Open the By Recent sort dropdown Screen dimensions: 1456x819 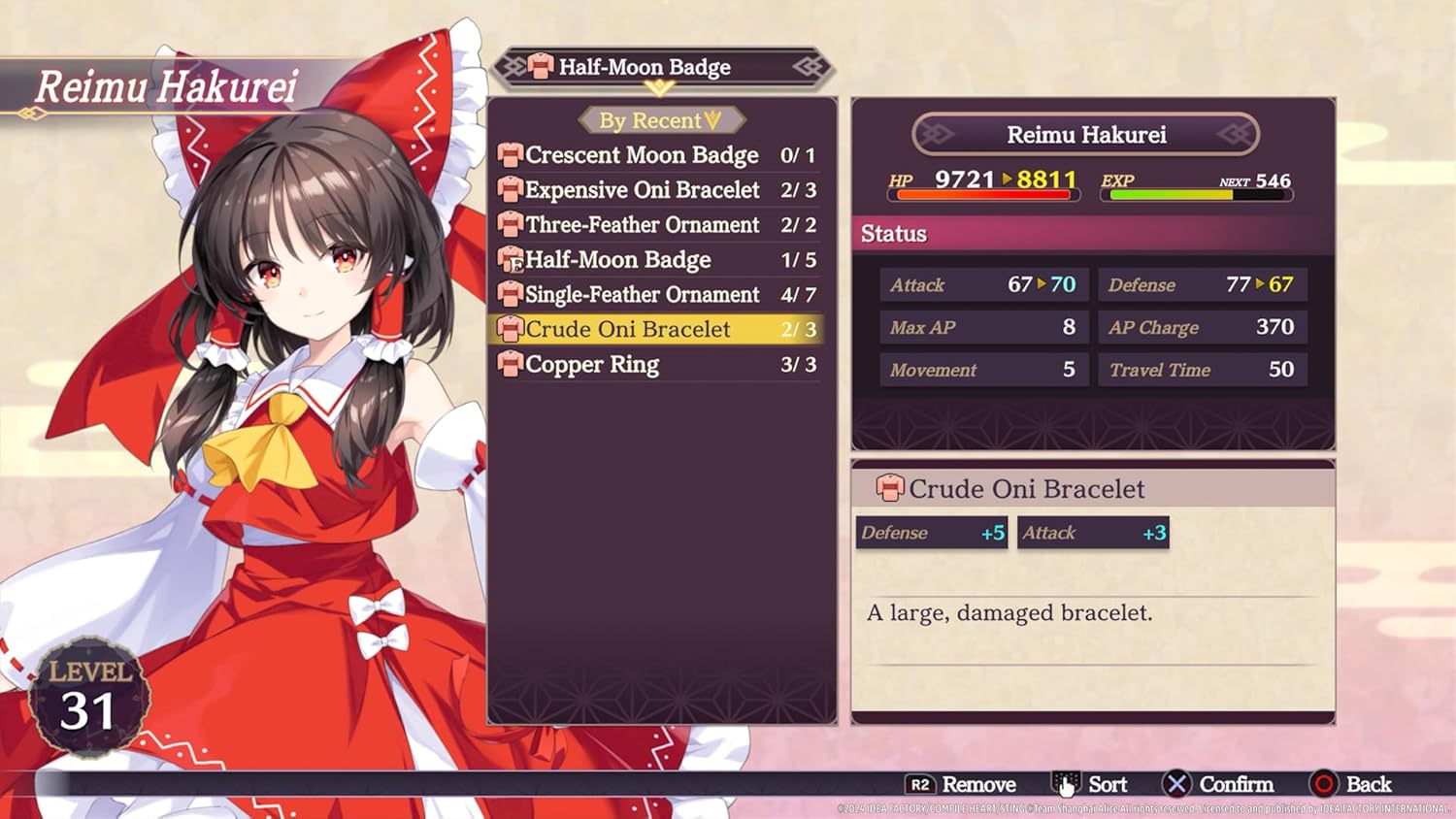(x=661, y=120)
